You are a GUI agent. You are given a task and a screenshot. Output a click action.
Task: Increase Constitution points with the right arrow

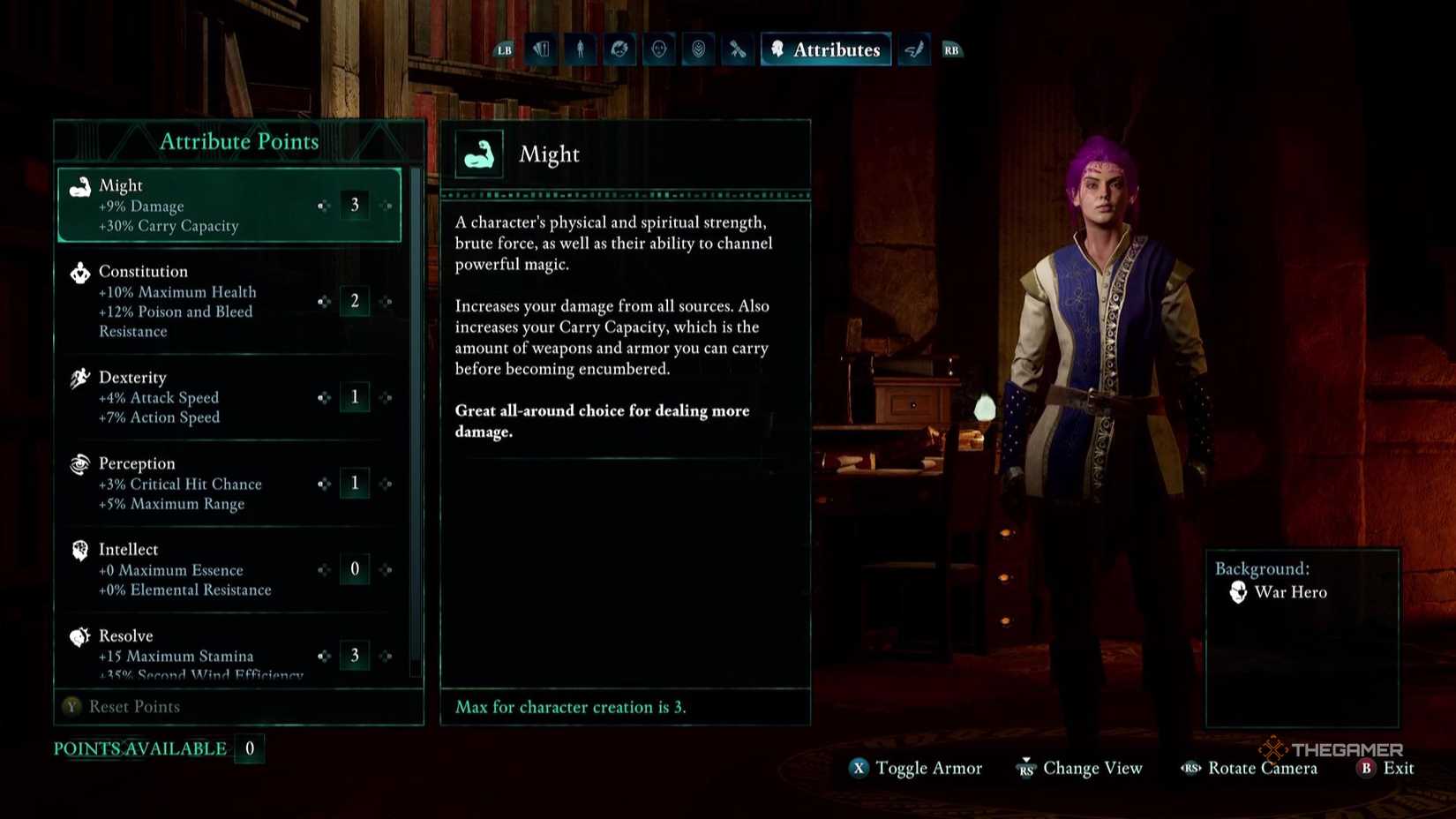pyautogui.click(x=387, y=302)
